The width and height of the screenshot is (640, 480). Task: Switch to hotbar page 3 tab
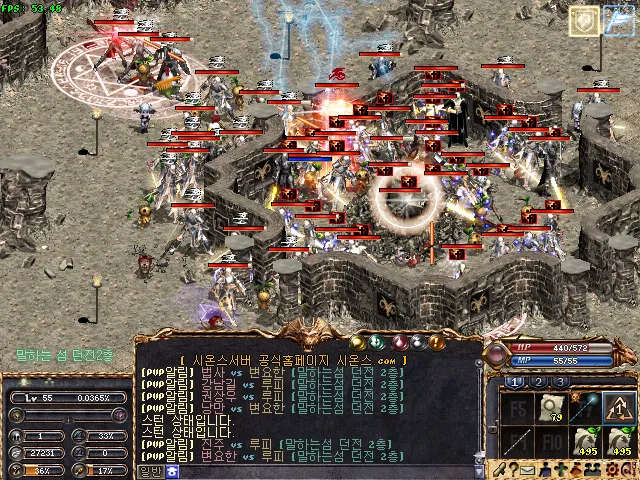(561, 382)
